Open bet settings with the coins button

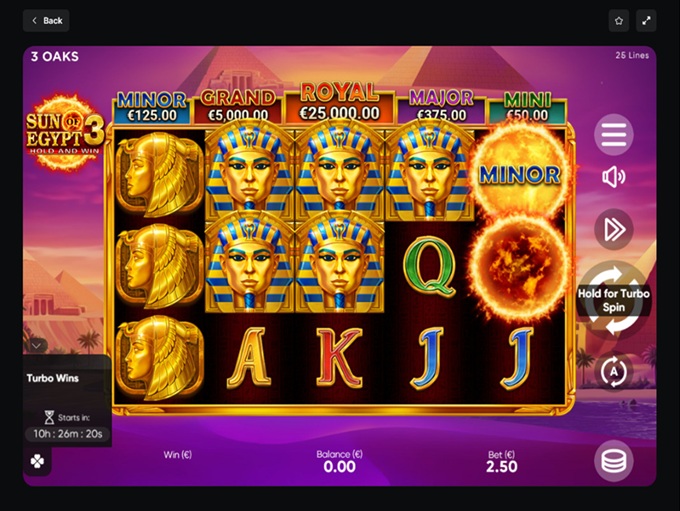pos(614,461)
